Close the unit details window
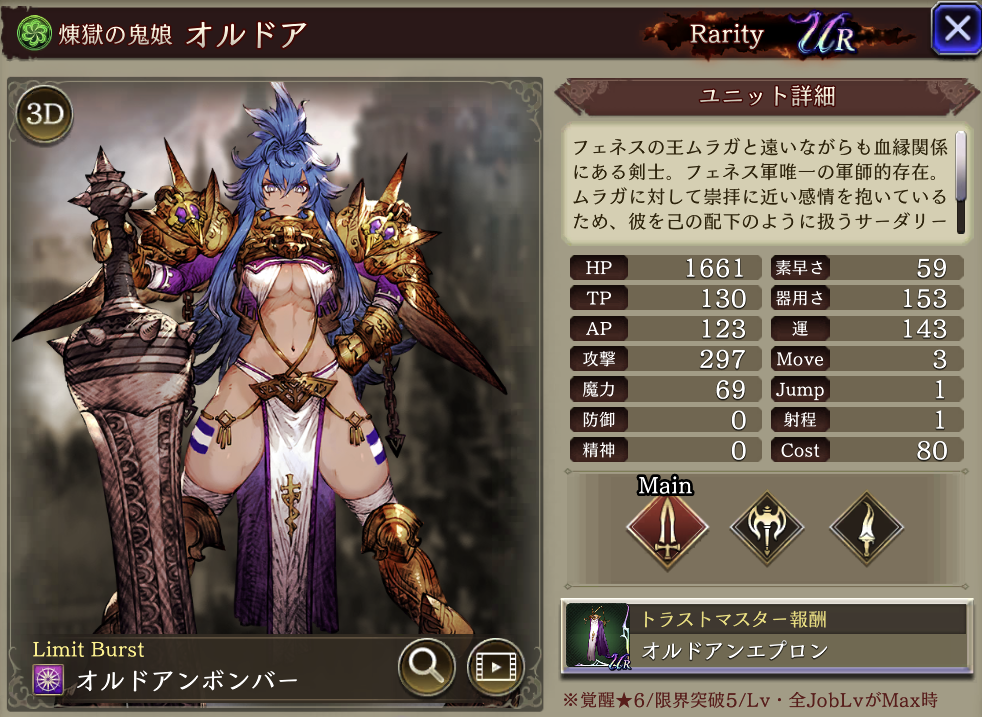This screenshot has height=717, width=982. coord(955,30)
